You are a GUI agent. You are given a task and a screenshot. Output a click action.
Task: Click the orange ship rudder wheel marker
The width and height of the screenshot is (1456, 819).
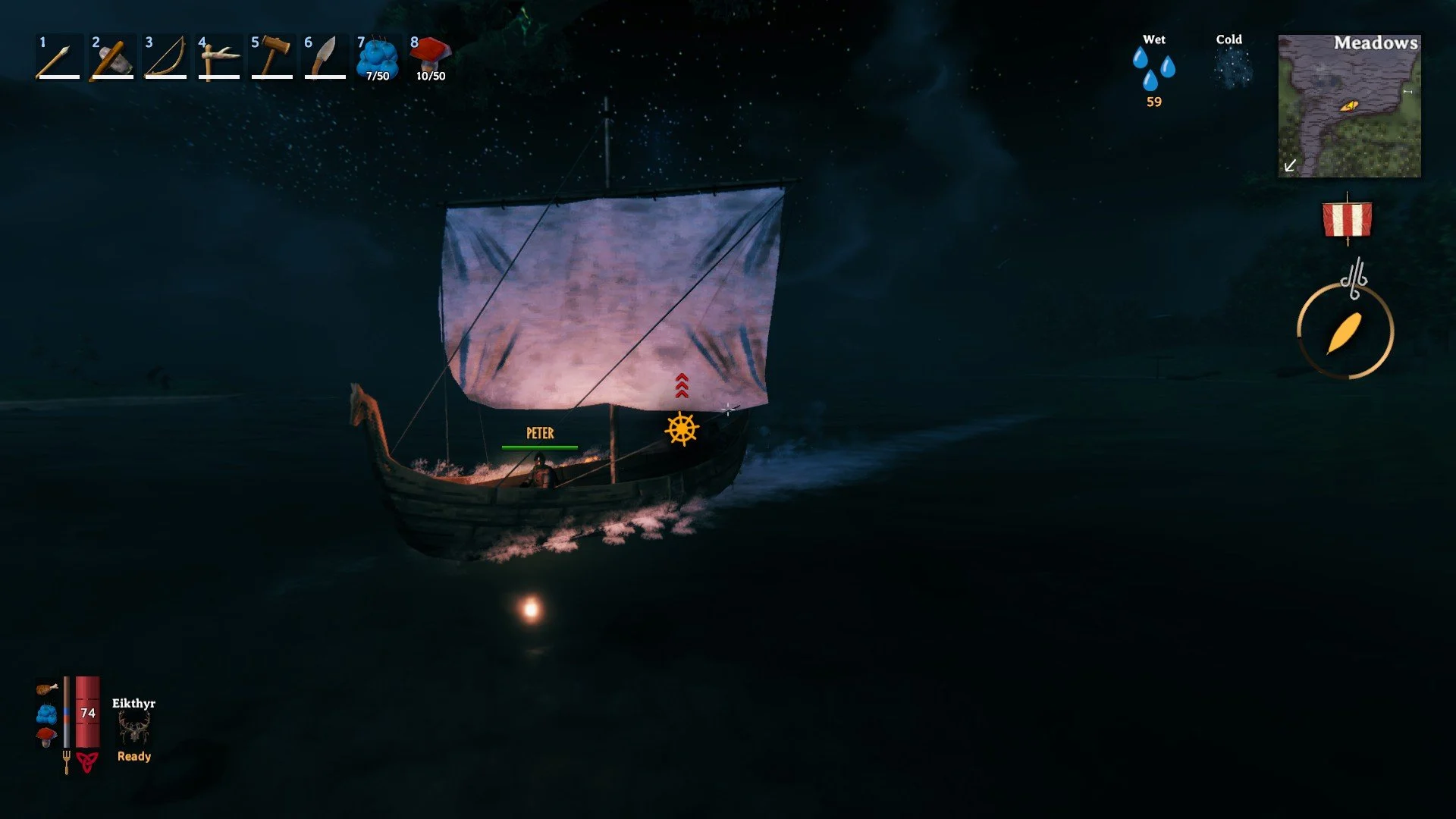pyautogui.click(x=682, y=429)
